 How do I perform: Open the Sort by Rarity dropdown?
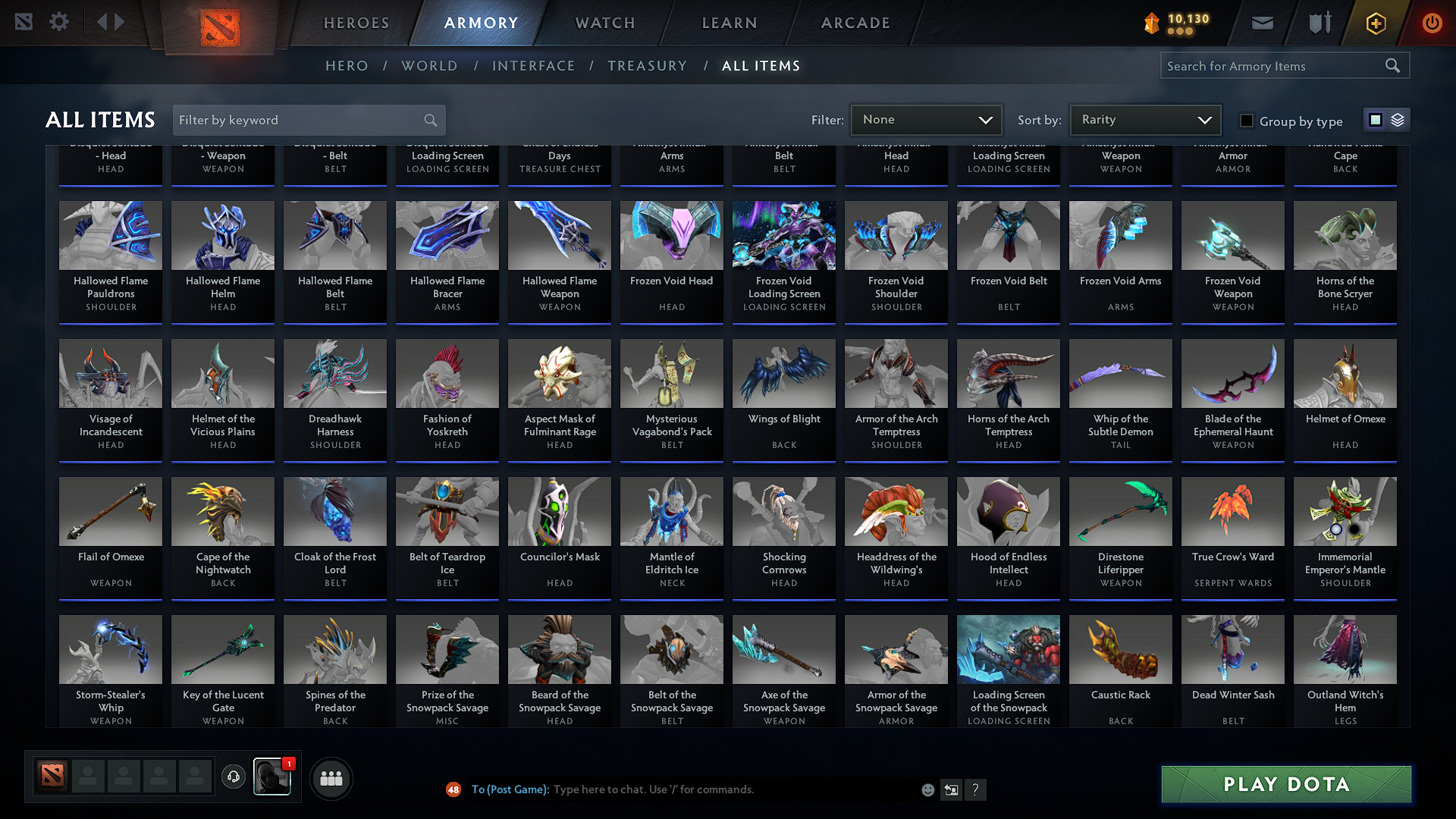tap(1145, 120)
